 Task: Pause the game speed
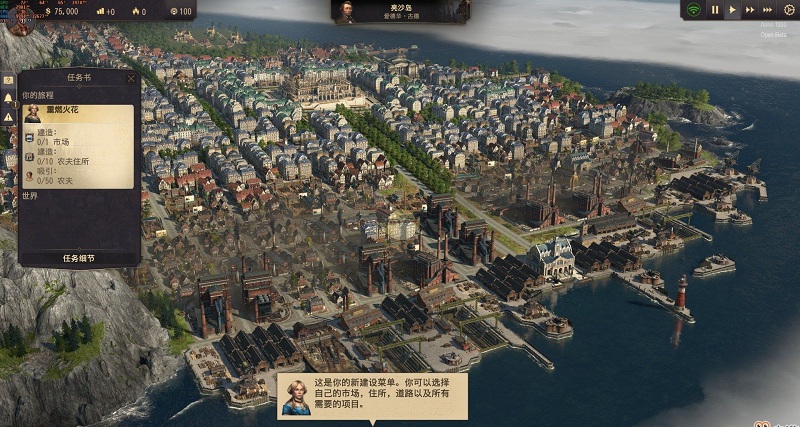coord(715,9)
